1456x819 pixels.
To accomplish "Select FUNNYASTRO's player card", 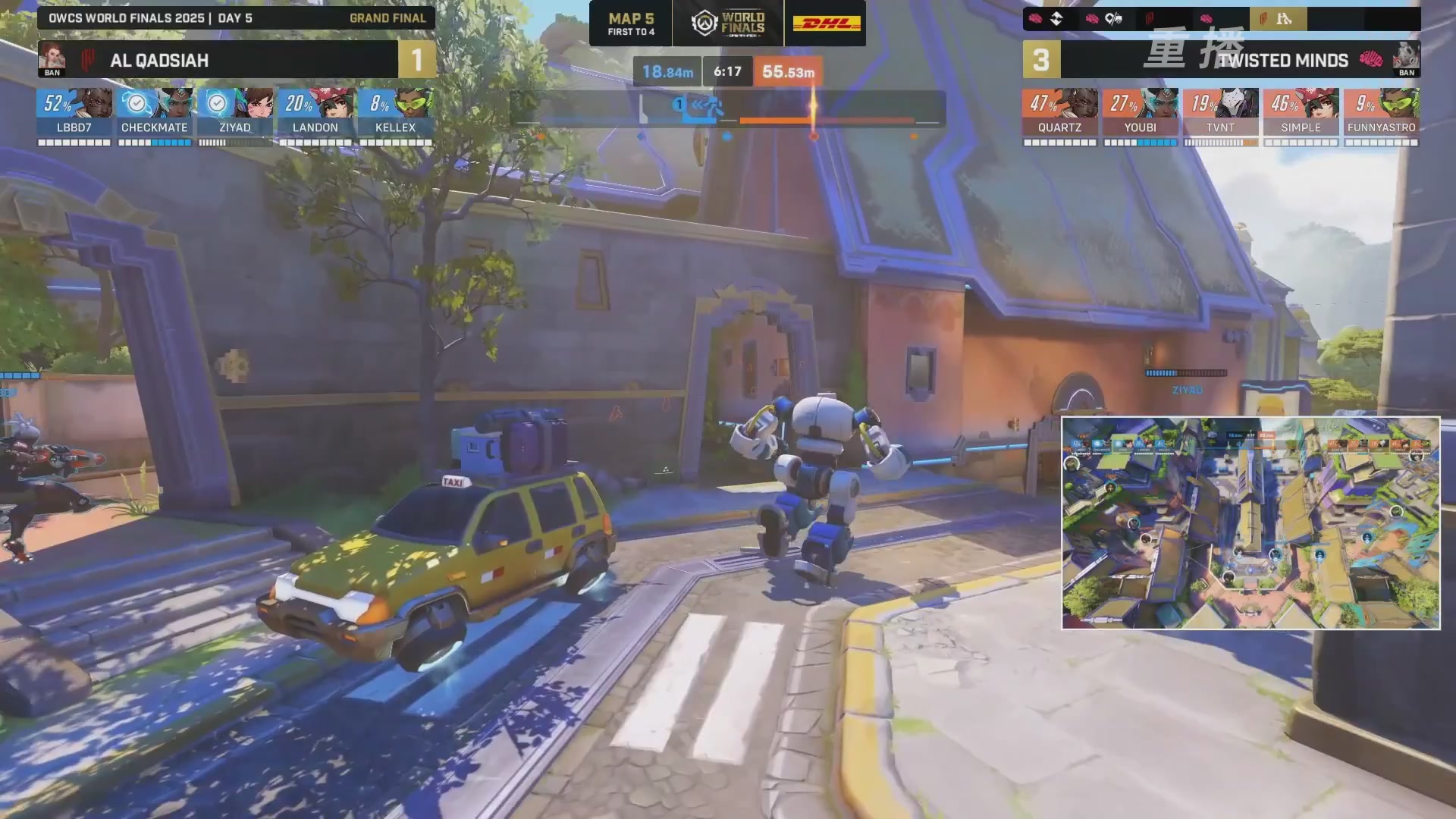I will 1381,115.
